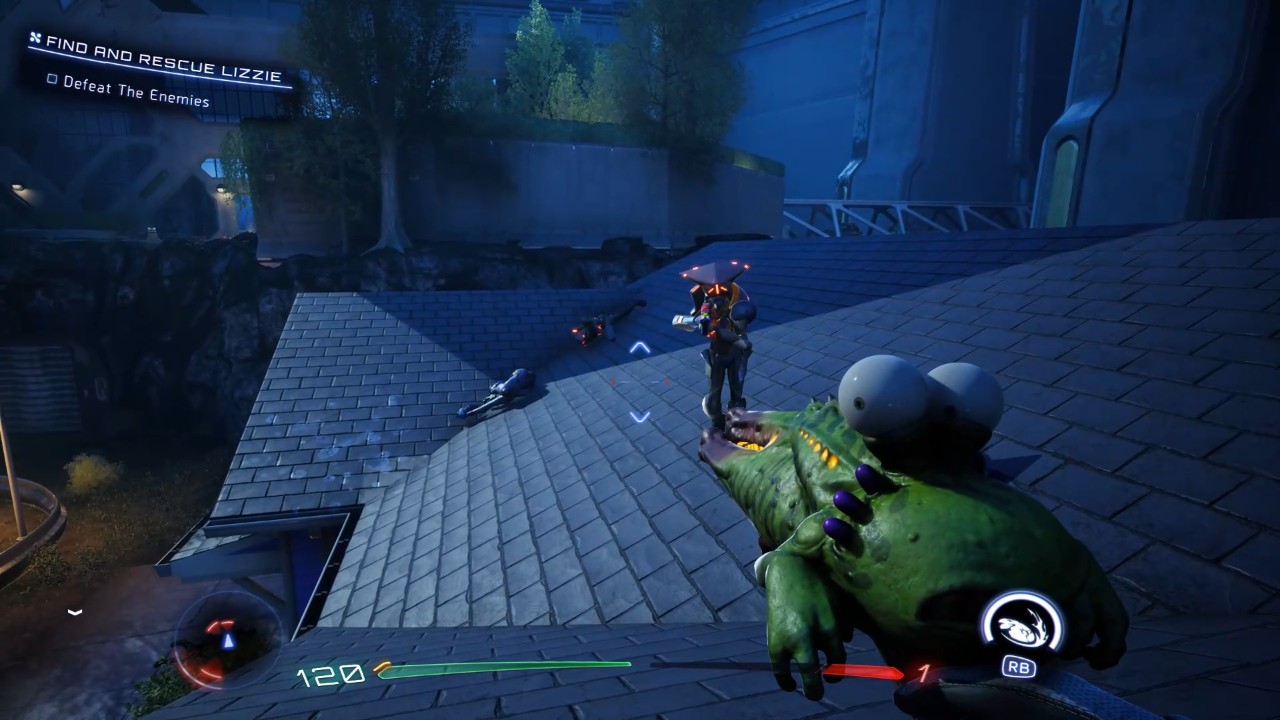Tick the Defeat The Enemies objective checkbox
Screen dimensions: 1280x720
(x=52, y=80)
